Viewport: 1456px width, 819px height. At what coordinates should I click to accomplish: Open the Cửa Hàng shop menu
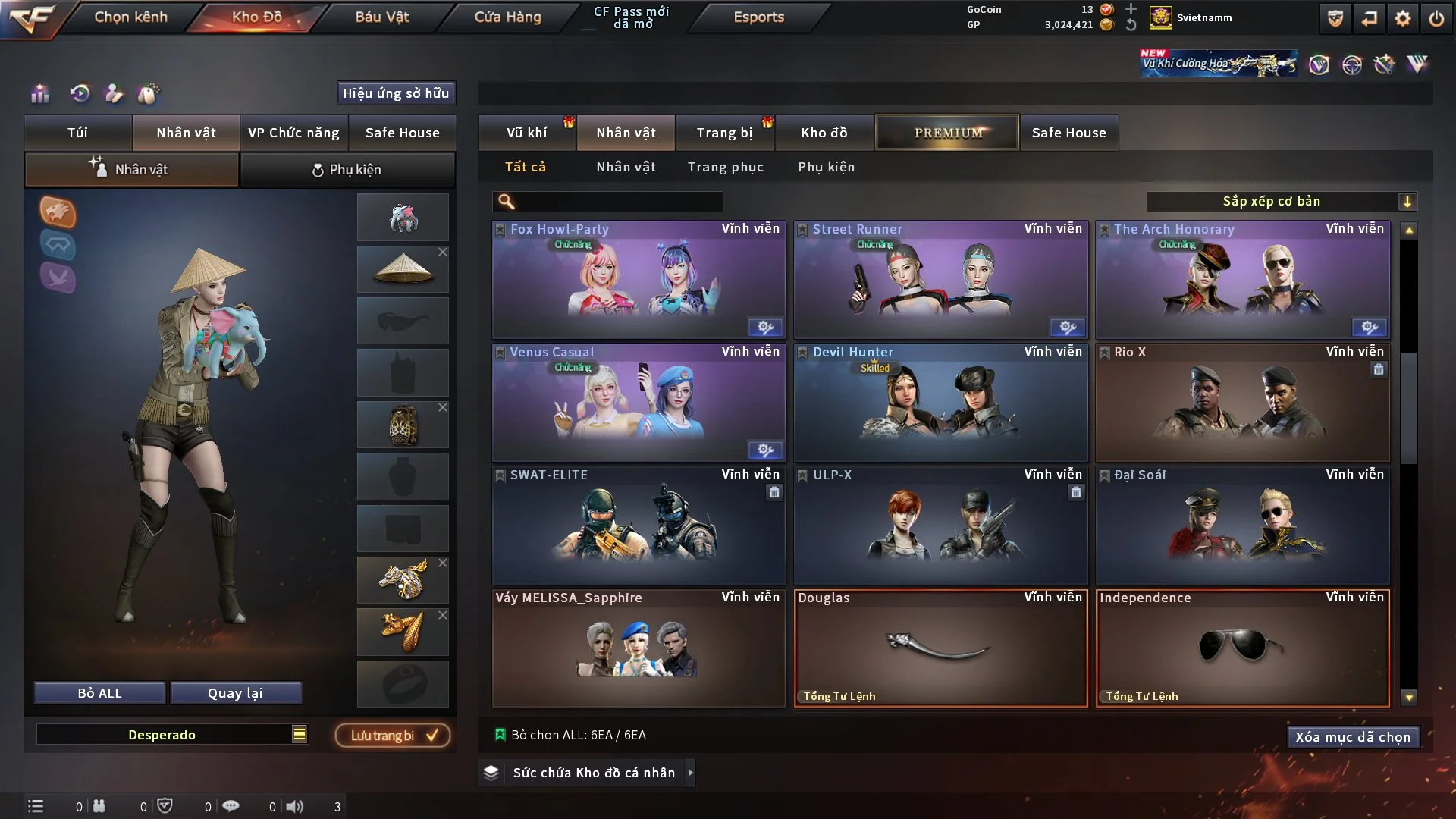[507, 17]
